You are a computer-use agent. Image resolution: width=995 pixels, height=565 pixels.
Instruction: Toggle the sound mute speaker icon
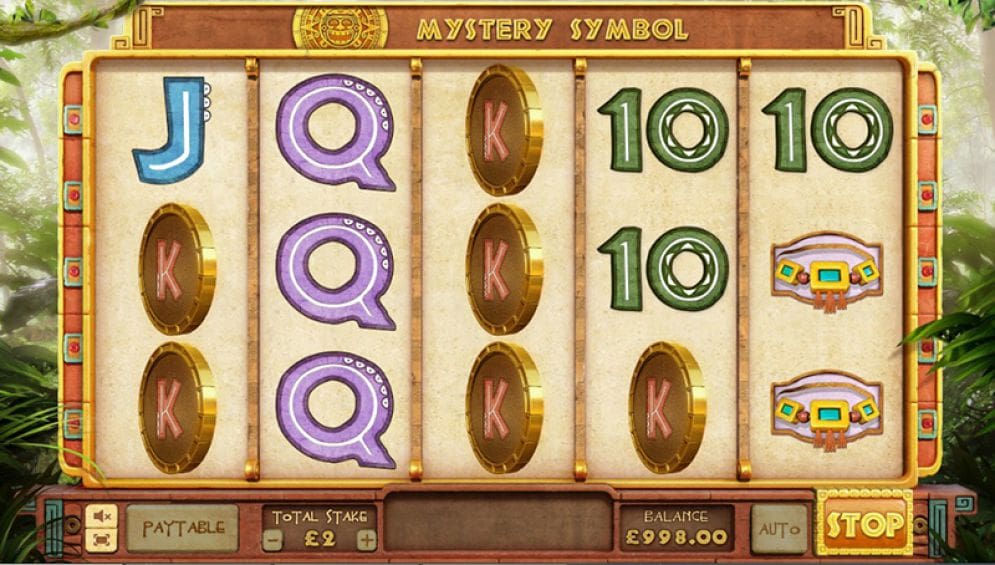click(x=102, y=515)
